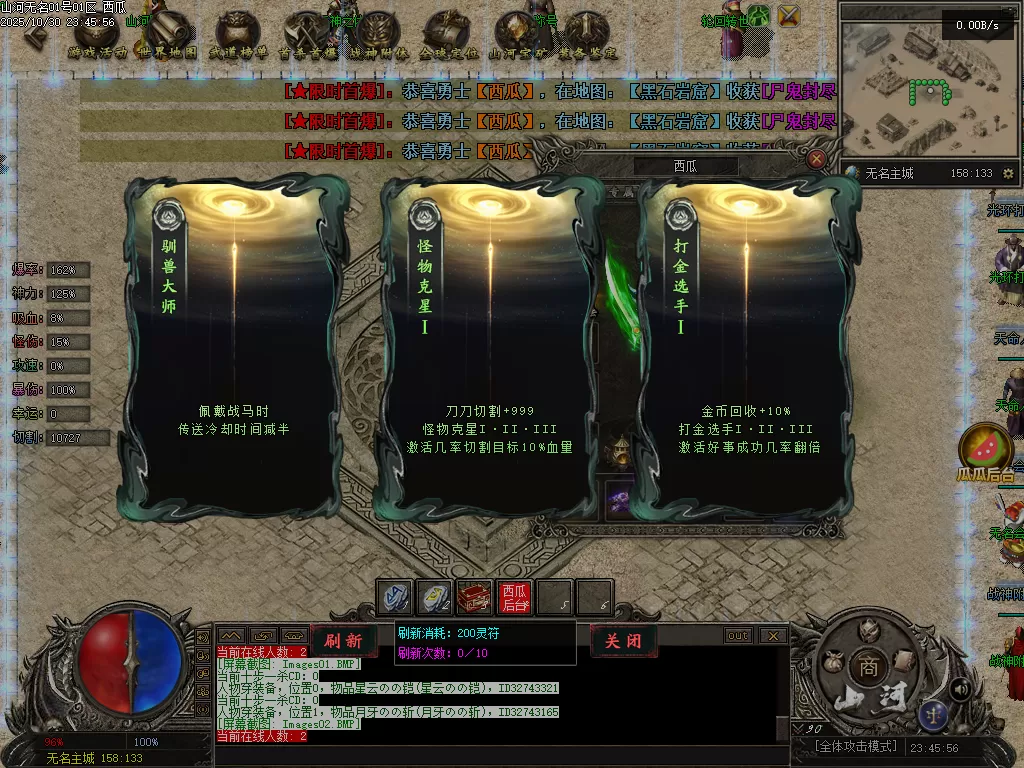Image resolution: width=1024 pixels, height=768 pixels.
Task: Open the 金魂定位 menu
Action: click(x=448, y=36)
